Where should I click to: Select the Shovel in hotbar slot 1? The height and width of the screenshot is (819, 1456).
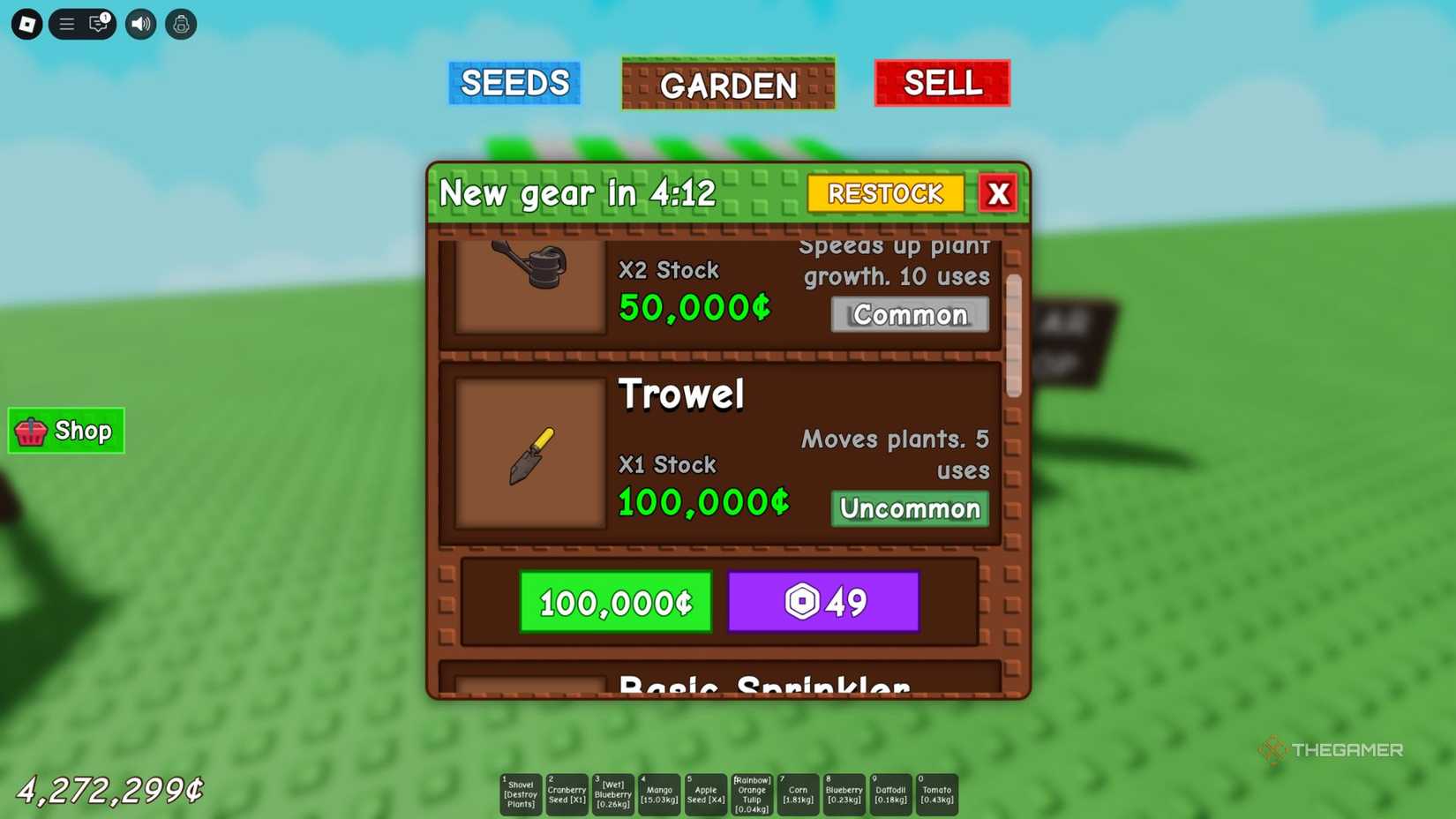pos(521,794)
